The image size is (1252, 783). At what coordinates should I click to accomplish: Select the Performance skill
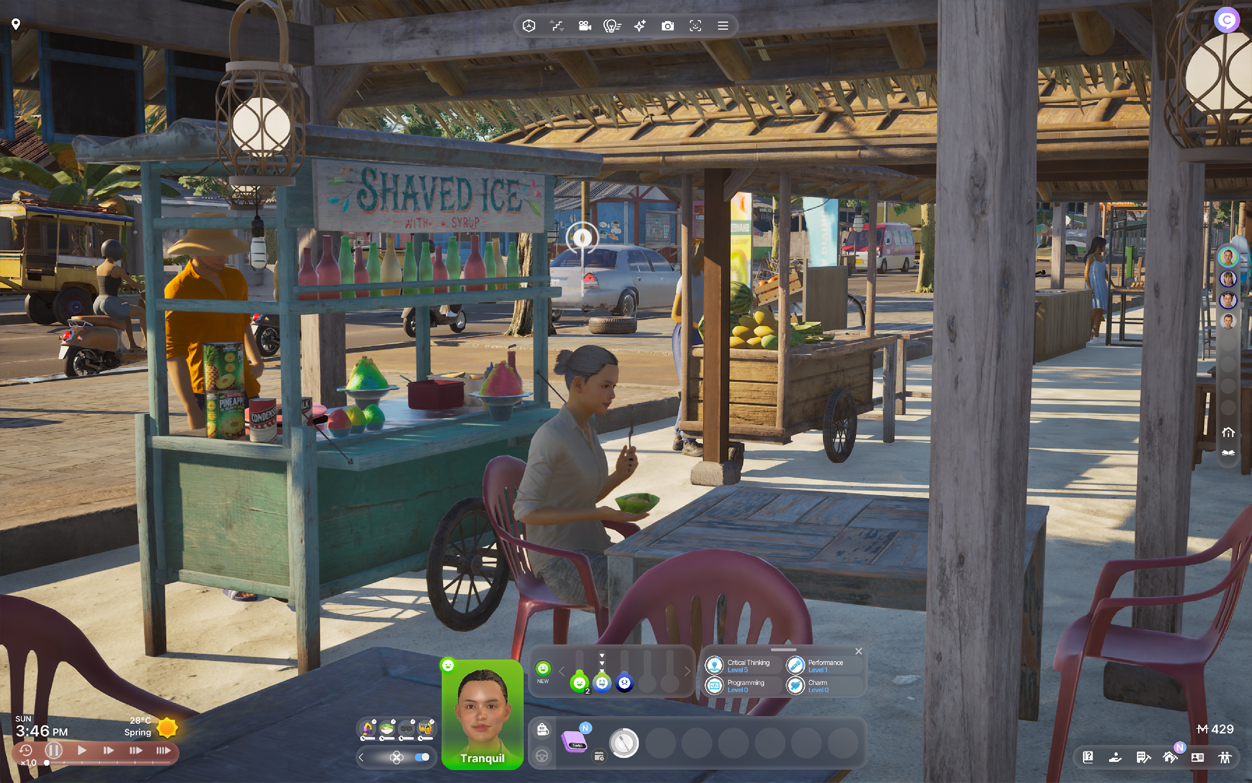[822, 665]
